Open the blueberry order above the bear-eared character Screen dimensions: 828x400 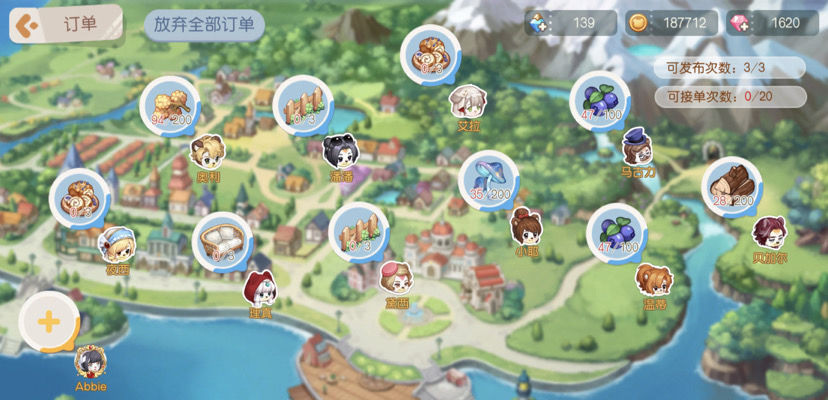616,232
